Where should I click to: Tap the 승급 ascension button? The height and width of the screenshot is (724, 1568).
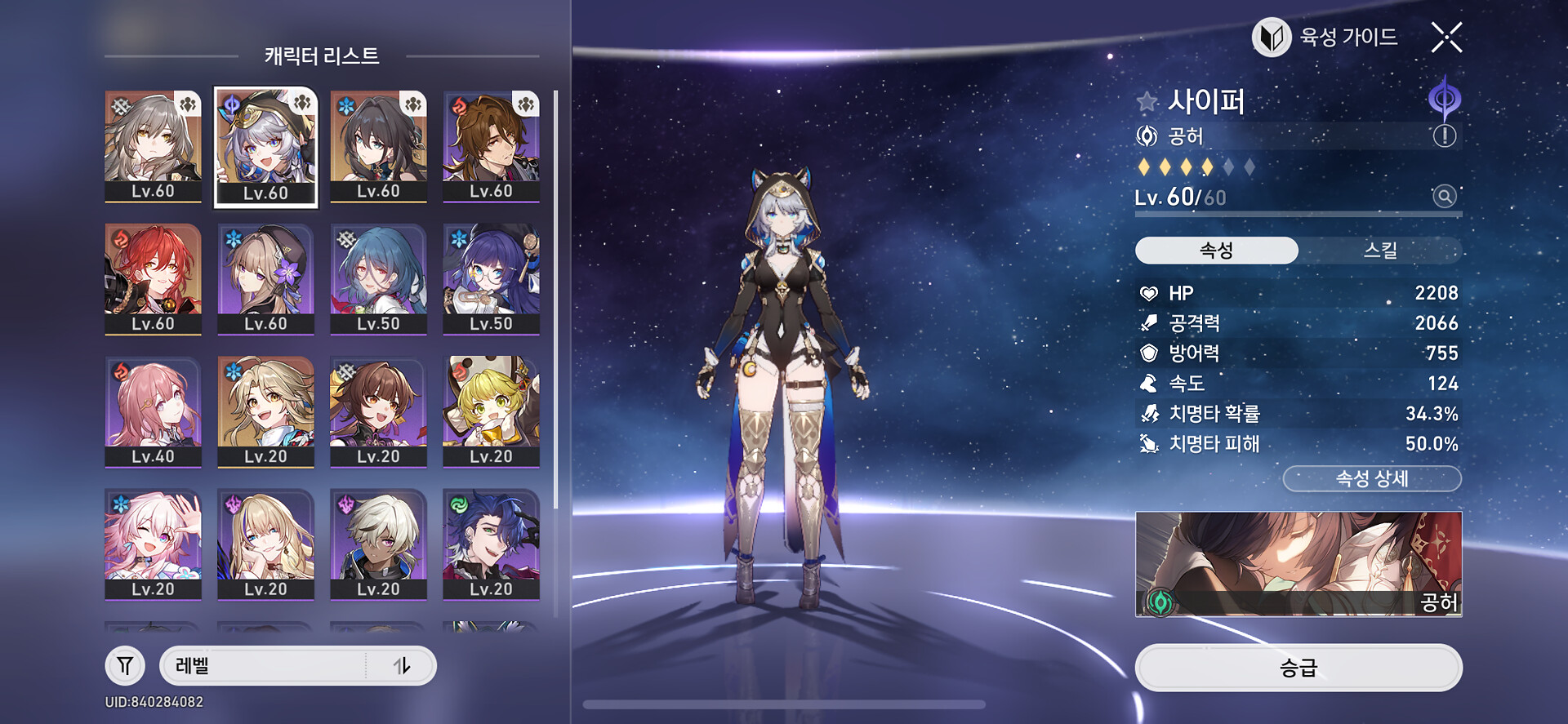pyautogui.click(x=1298, y=668)
